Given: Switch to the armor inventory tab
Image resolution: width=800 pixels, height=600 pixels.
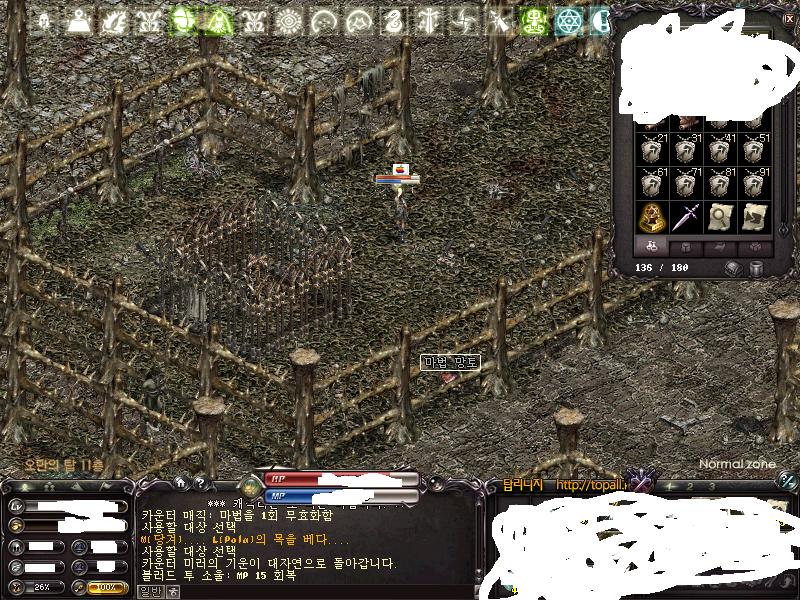Looking at the screenshot, I should 687,246.
